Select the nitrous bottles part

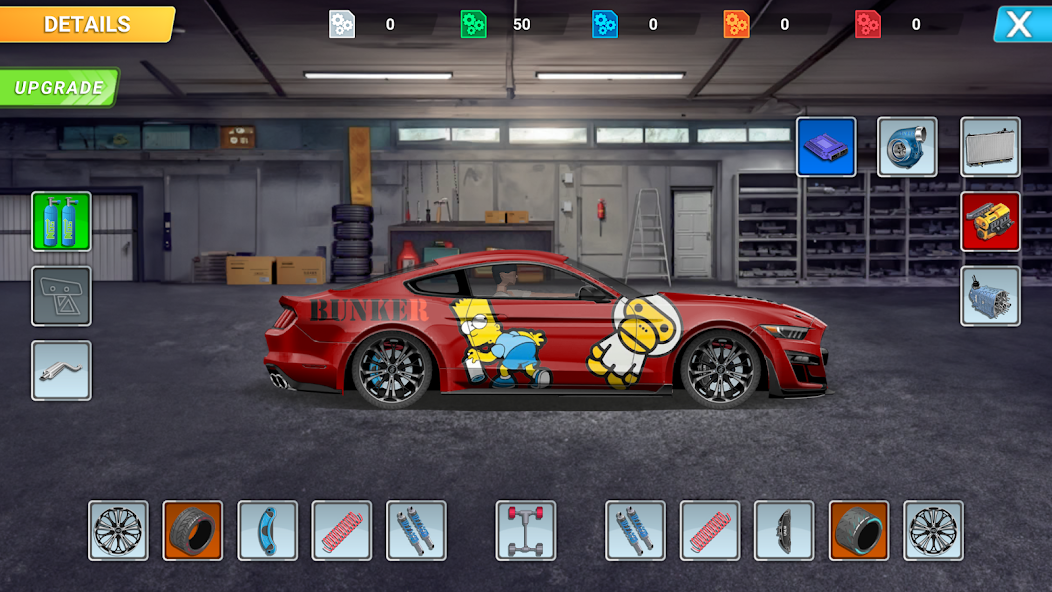[x=61, y=221]
